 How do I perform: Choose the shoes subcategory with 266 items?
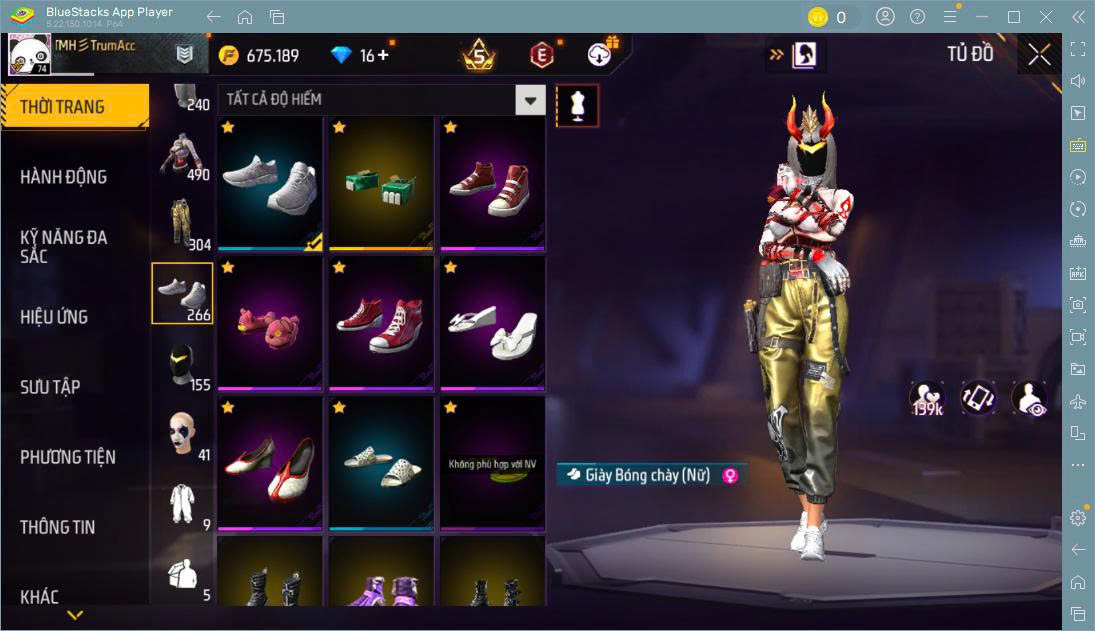182,294
